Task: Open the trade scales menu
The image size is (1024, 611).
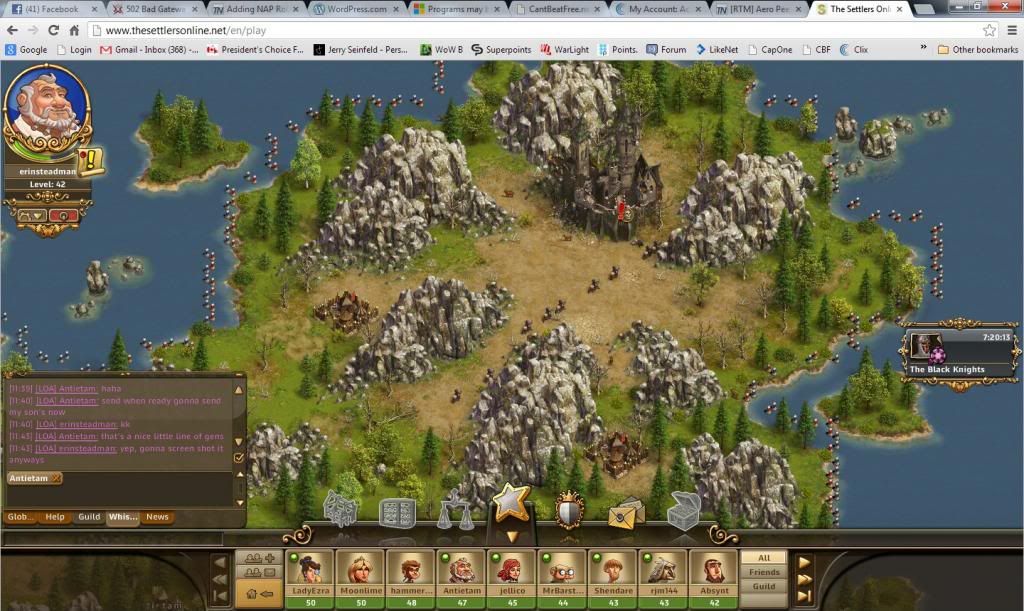Action: pos(455,511)
